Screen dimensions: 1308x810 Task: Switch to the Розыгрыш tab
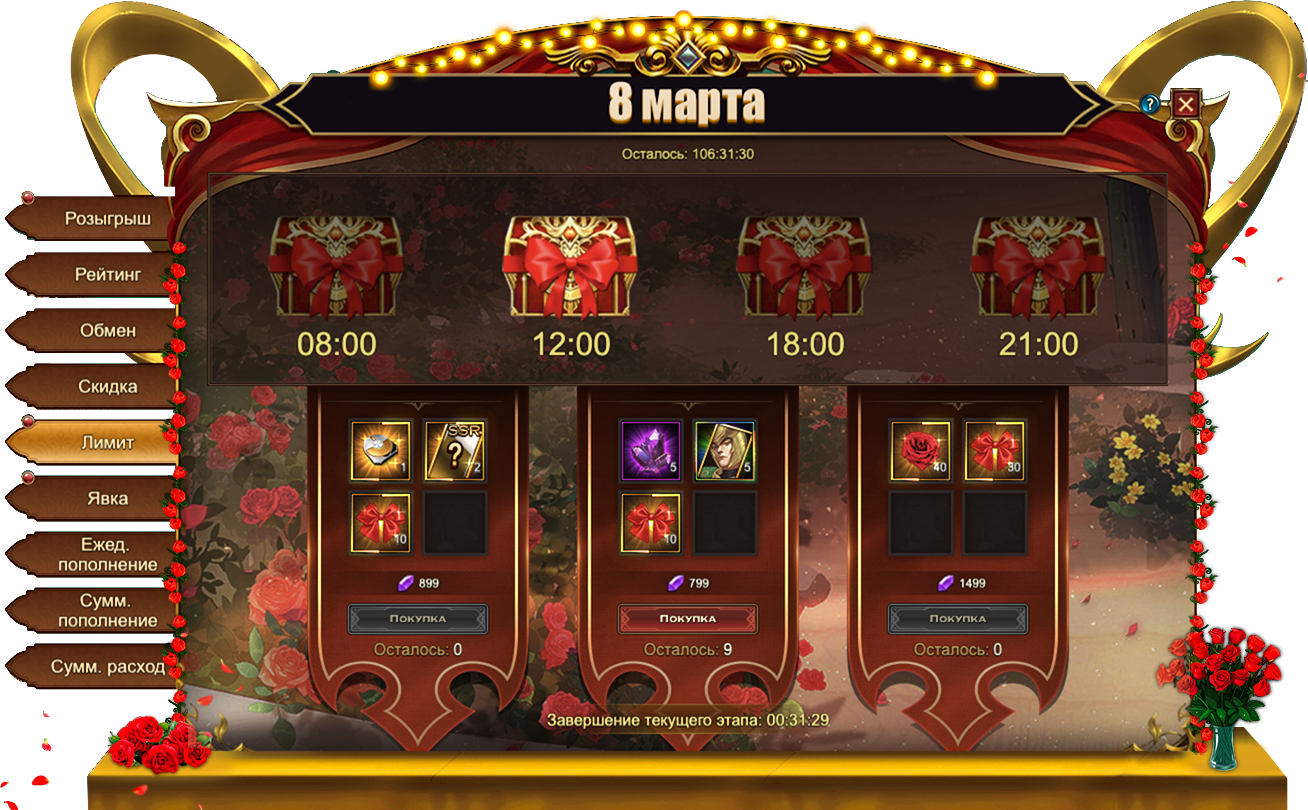107,218
